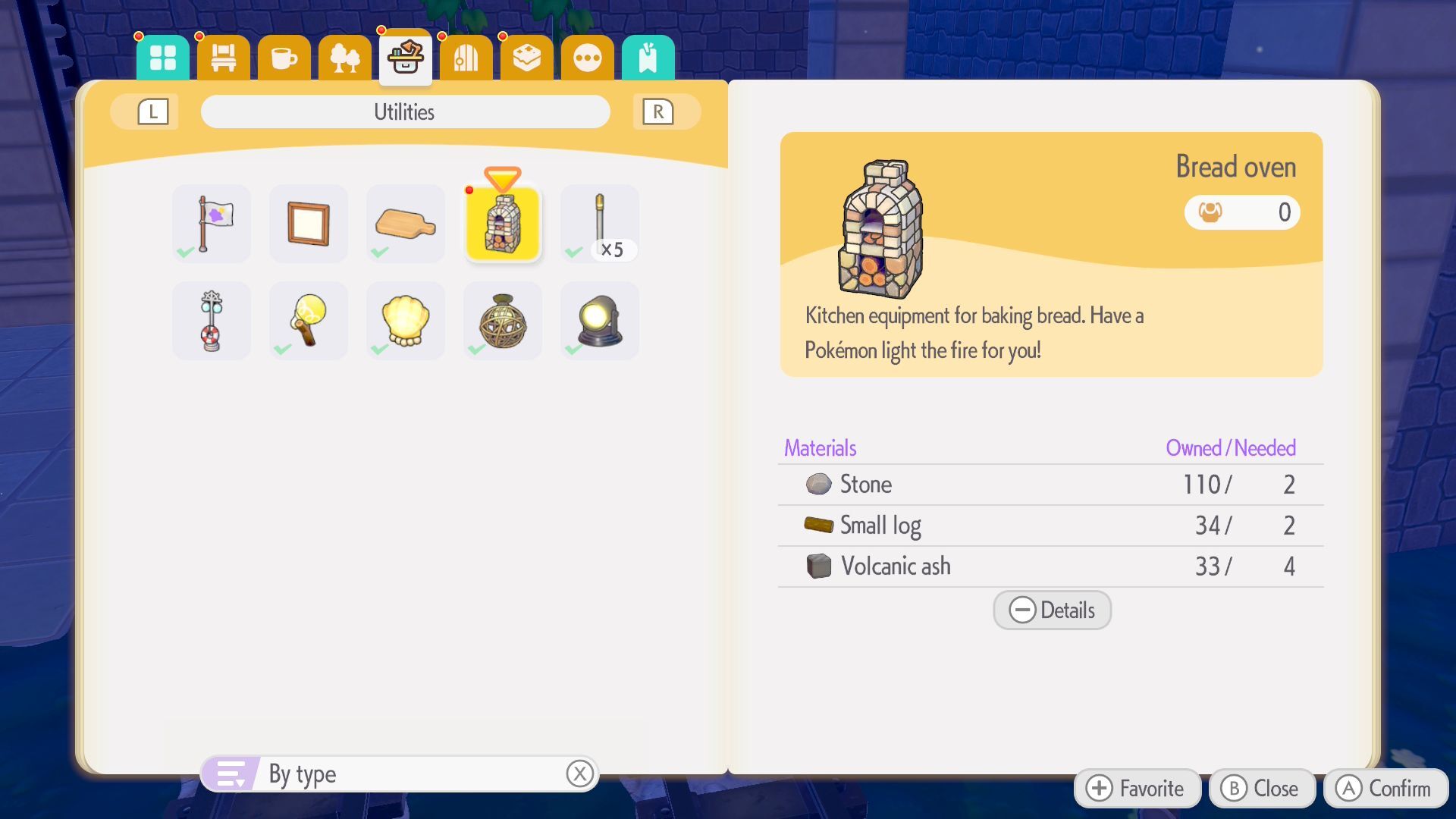Screen dimensions: 1456x819
Task: Switch to the all-items grid tab
Action: (x=163, y=58)
